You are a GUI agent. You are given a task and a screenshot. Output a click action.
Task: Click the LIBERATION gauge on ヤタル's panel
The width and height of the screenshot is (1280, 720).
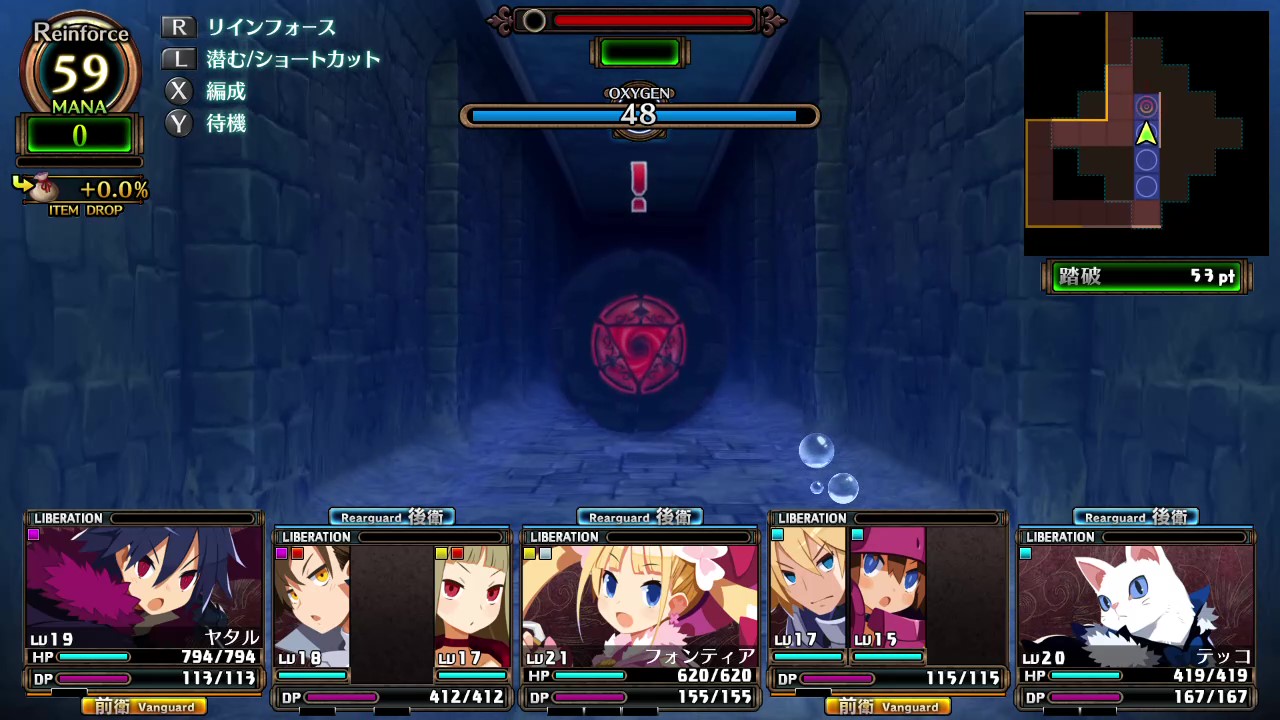pos(143,518)
